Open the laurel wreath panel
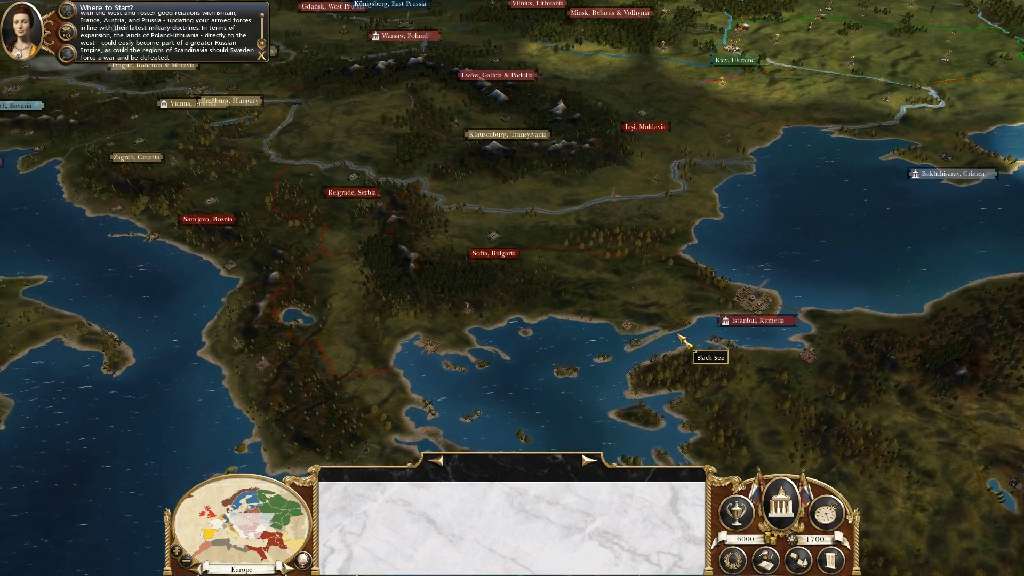This screenshot has width=1024, height=576. click(733, 559)
